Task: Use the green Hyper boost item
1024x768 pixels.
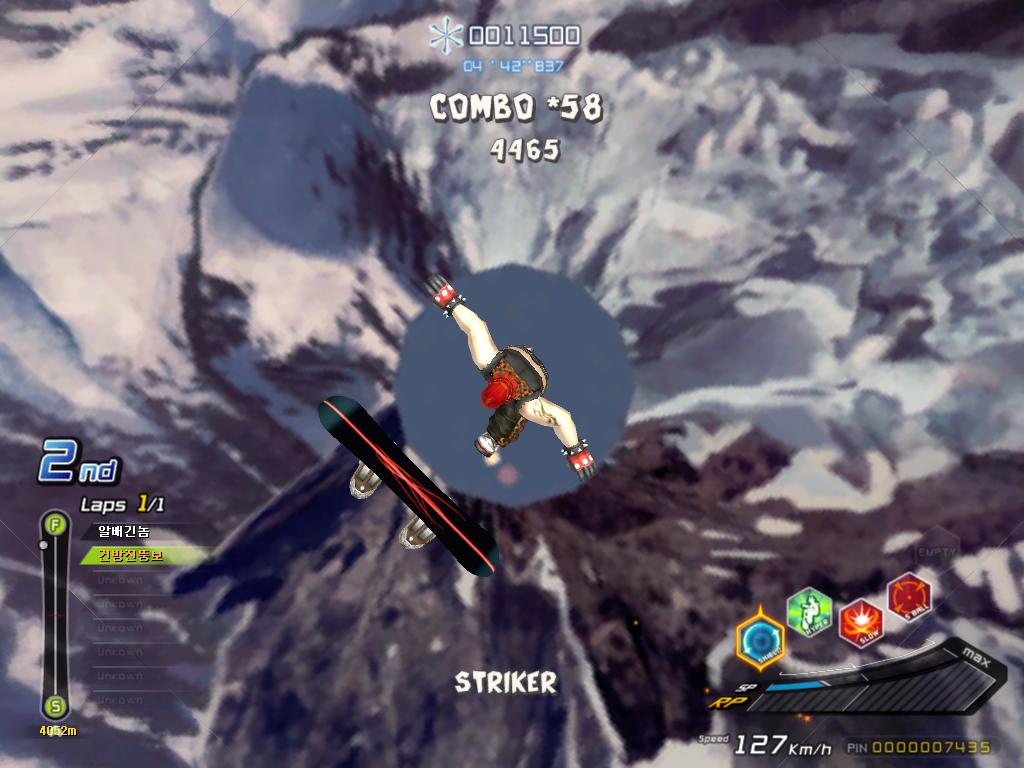Action: (x=808, y=611)
